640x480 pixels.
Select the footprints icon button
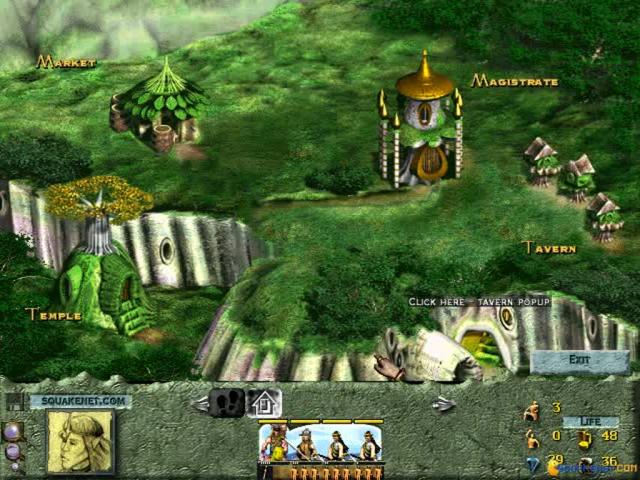(x=227, y=403)
